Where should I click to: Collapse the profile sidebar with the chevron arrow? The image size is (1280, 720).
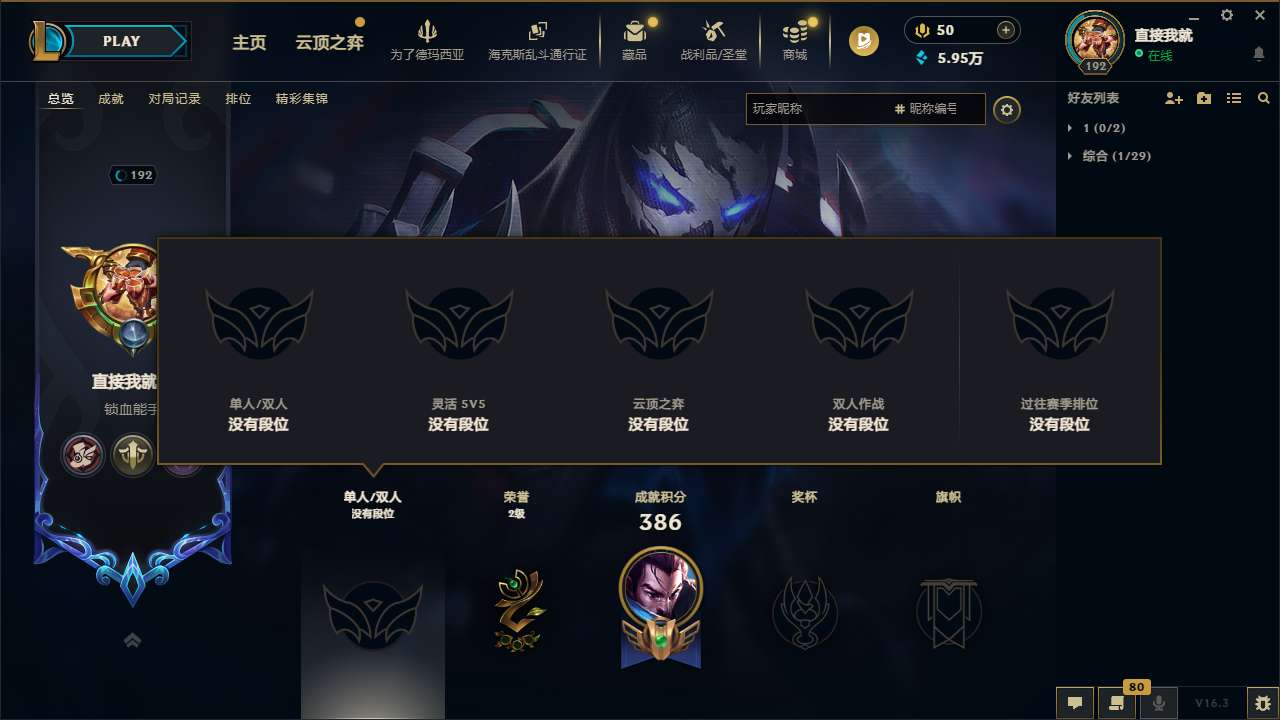(x=133, y=640)
